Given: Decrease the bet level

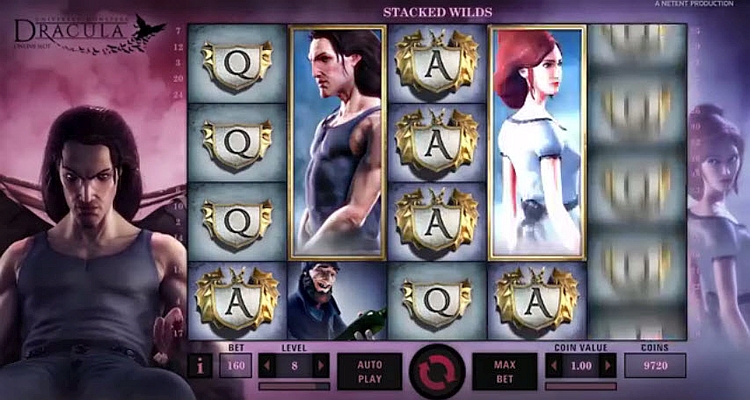Looking at the screenshot, I should pyautogui.click(x=267, y=365).
